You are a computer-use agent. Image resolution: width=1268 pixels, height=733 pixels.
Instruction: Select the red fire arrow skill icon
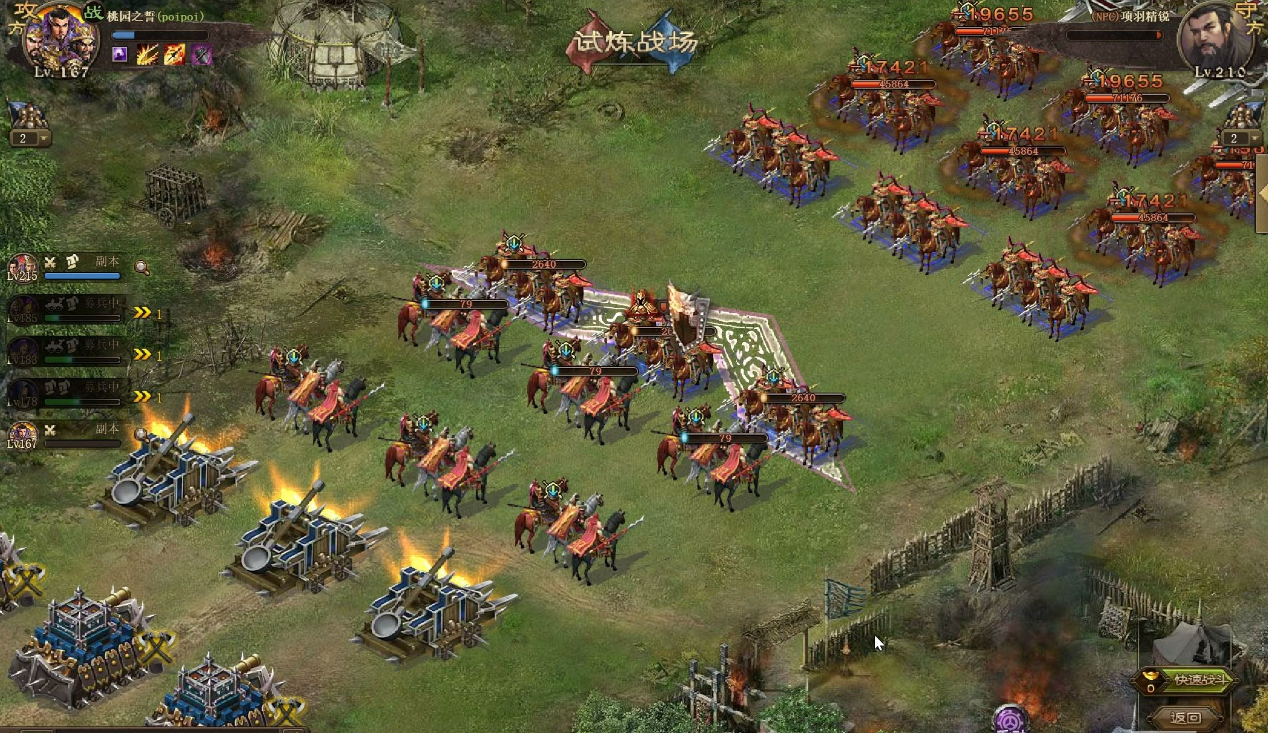[174, 54]
